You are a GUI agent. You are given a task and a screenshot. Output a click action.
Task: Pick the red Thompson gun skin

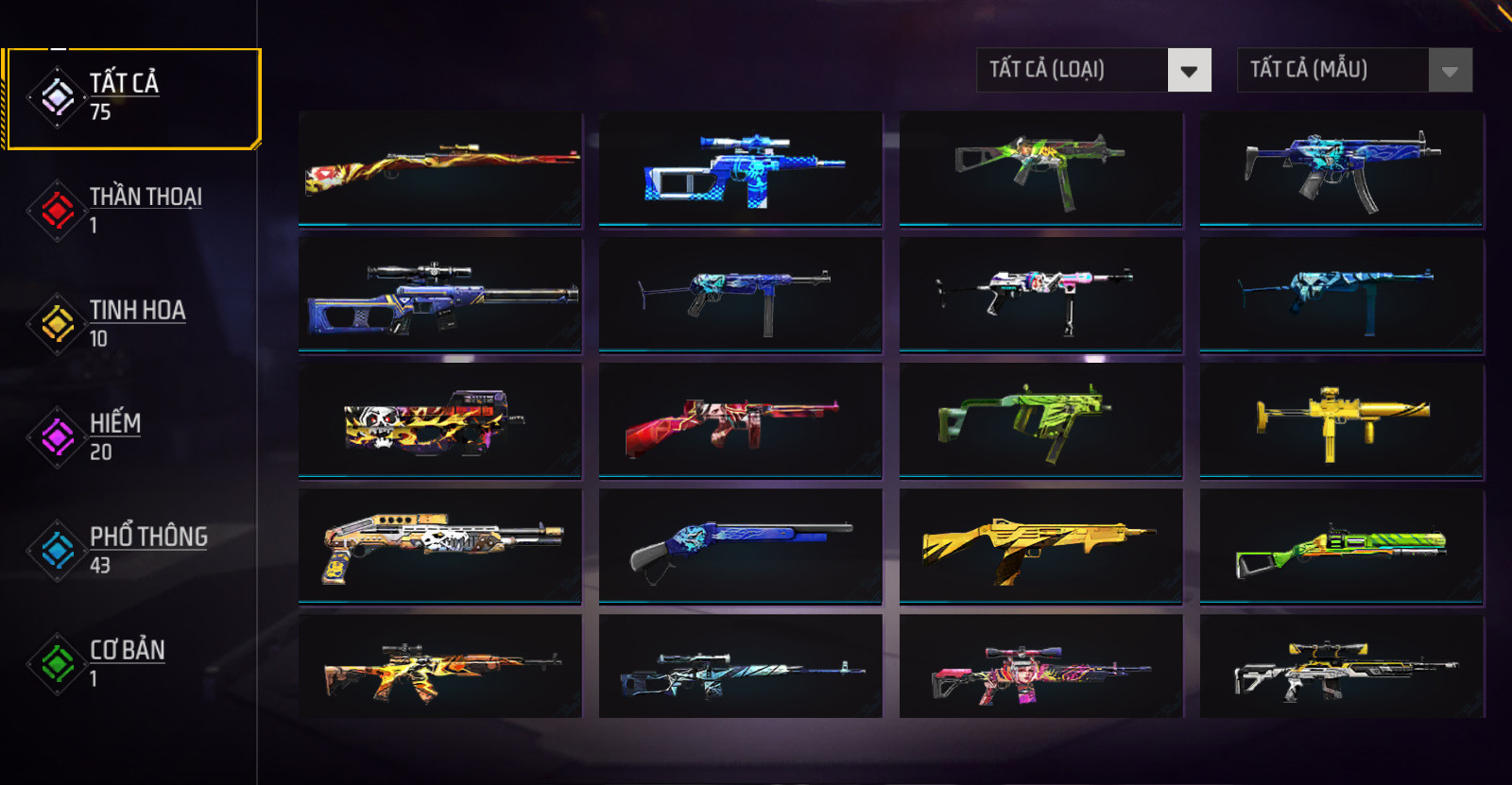click(741, 421)
